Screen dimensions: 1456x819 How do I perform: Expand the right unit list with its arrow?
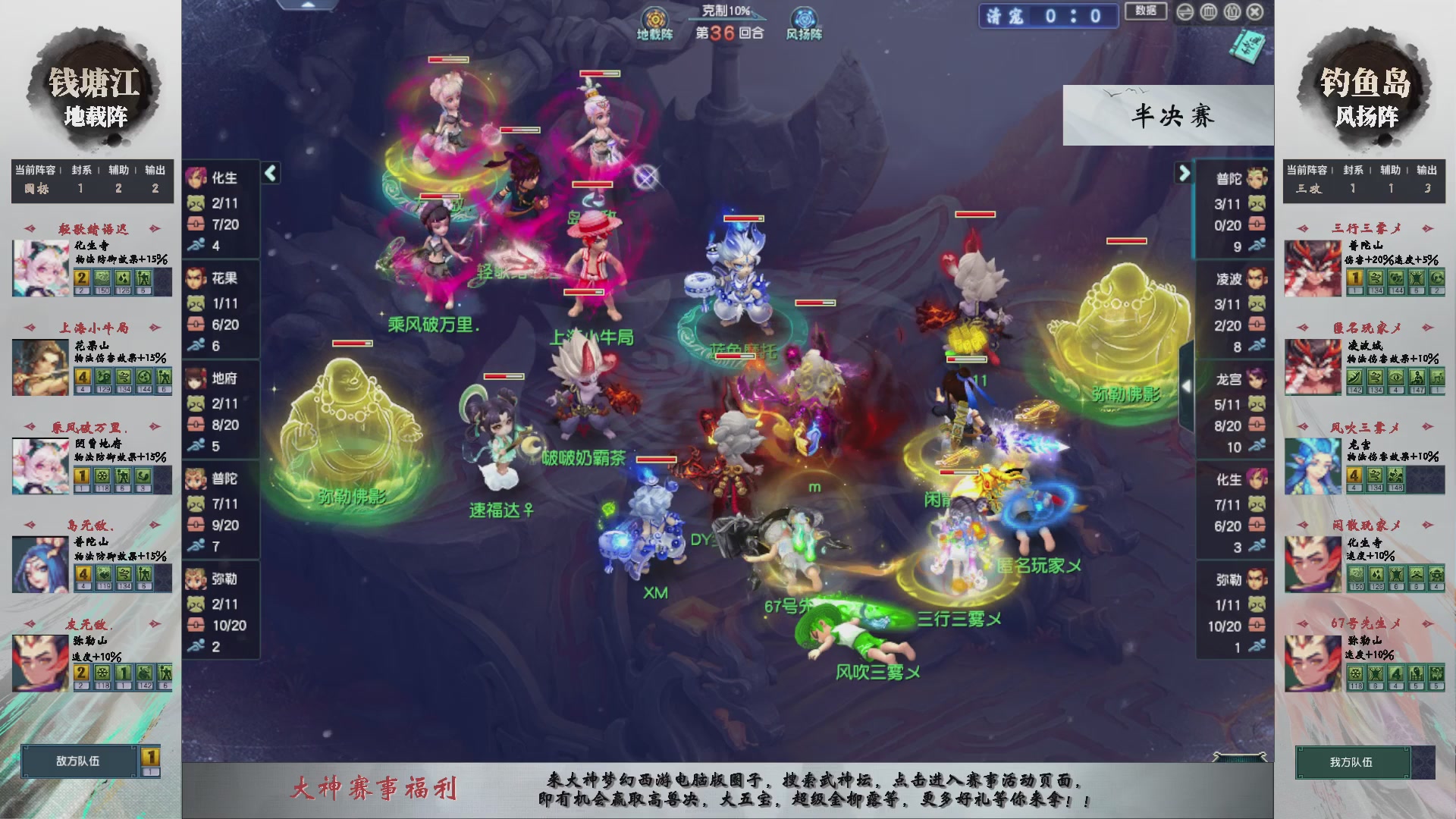(x=1185, y=174)
